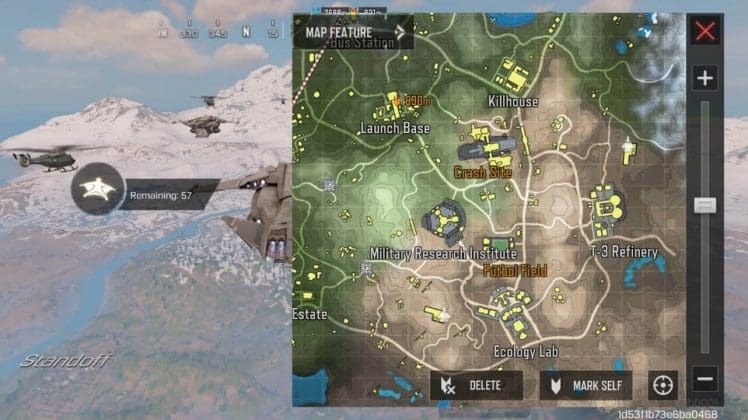
Task: Select the Crash Site location on map
Action: coord(483,172)
